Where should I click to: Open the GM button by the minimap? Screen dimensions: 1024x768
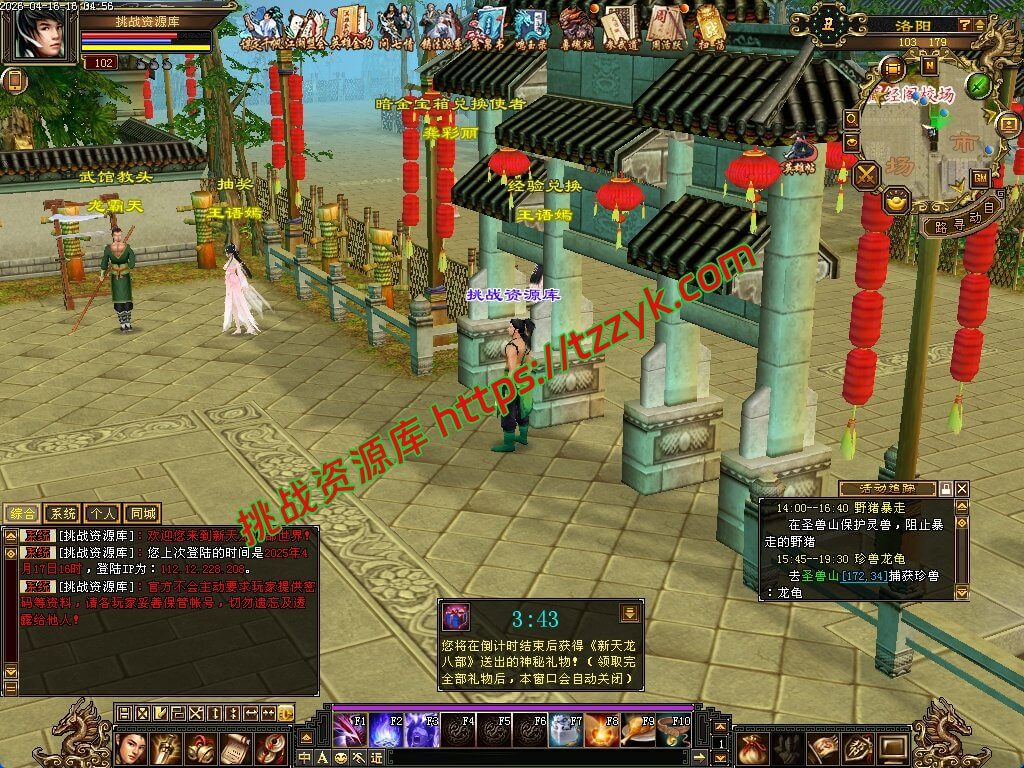coord(980,177)
